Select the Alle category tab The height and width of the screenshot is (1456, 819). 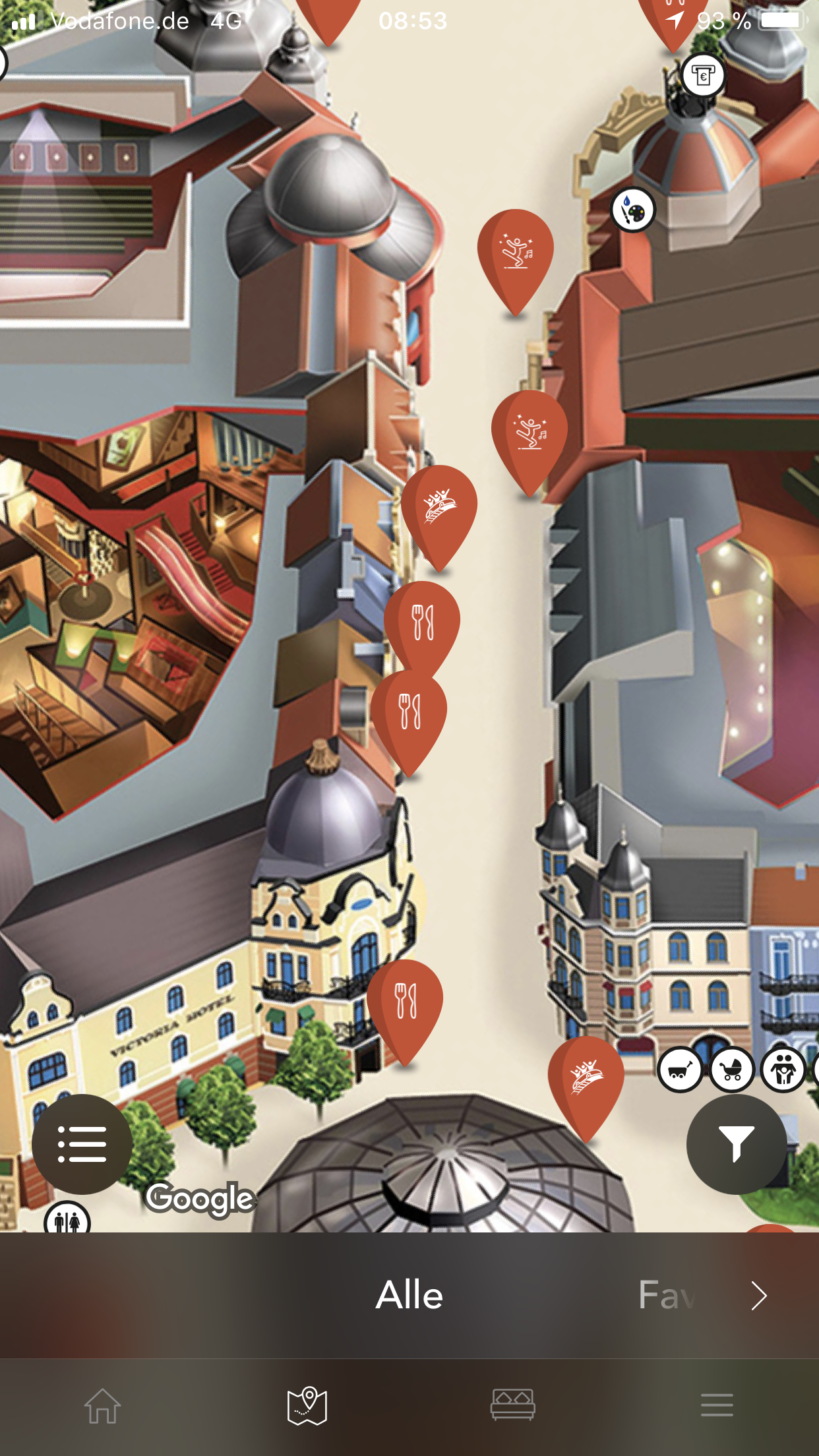409,1295
